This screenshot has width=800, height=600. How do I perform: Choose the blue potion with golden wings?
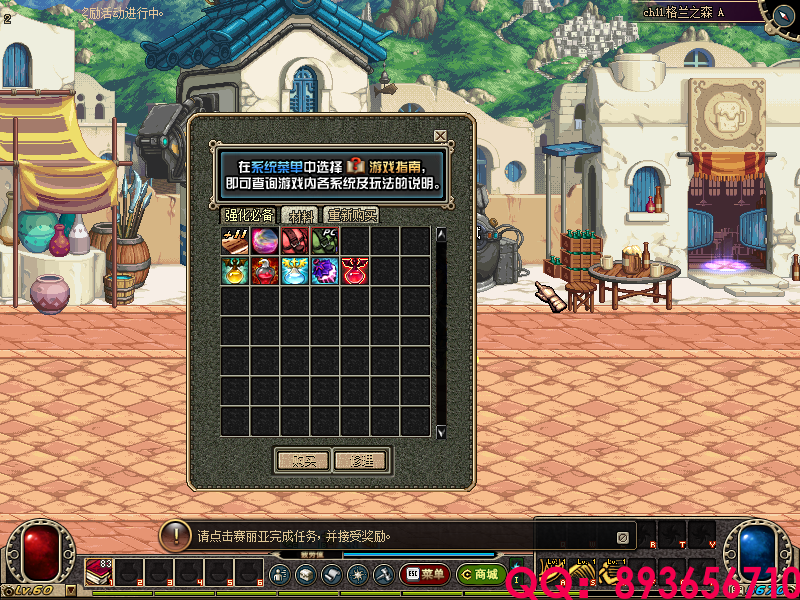click(295, 270)
